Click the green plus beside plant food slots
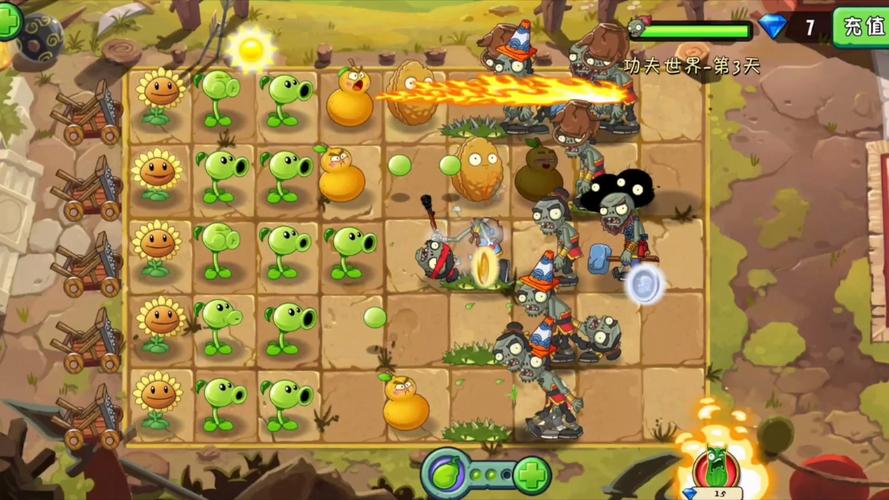 coord(531,472)
